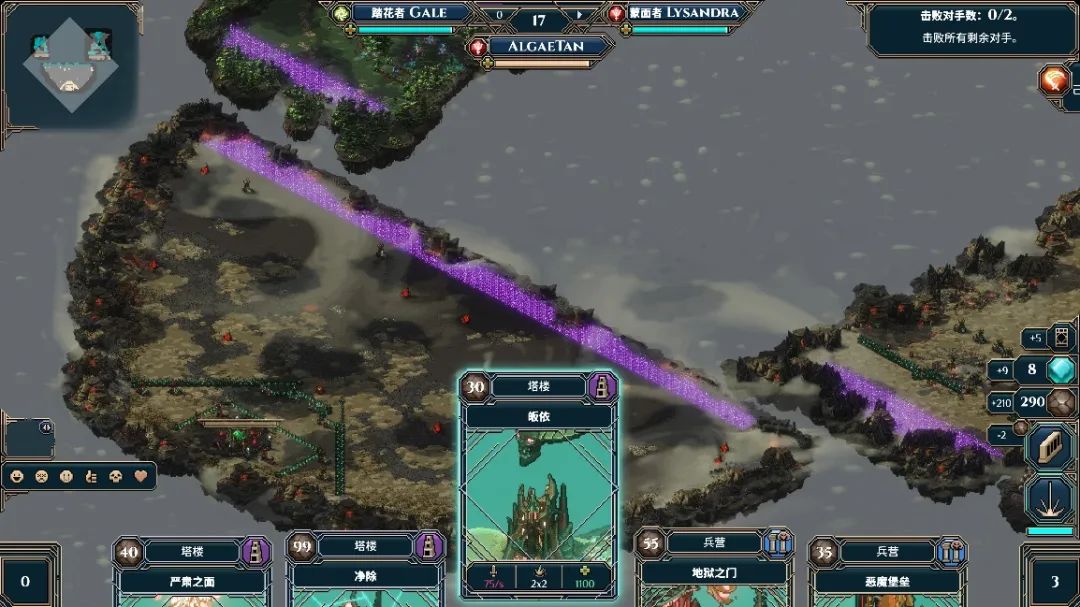Trigger the burst ability button
Viewport: 1080px width, 607px height.
pos(1050,498)
